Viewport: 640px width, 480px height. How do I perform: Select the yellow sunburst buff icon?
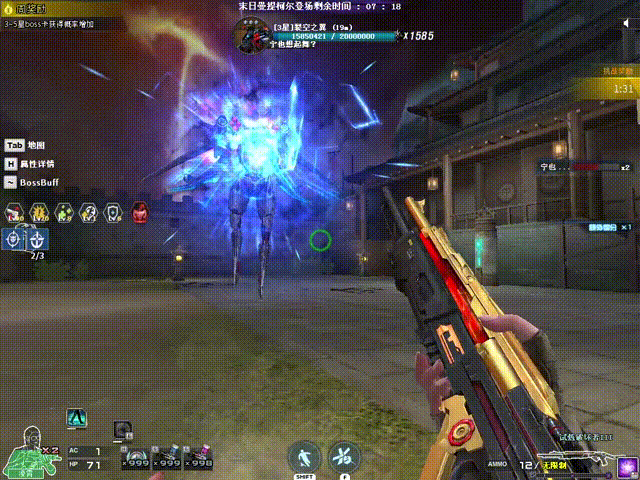(39, 212)
